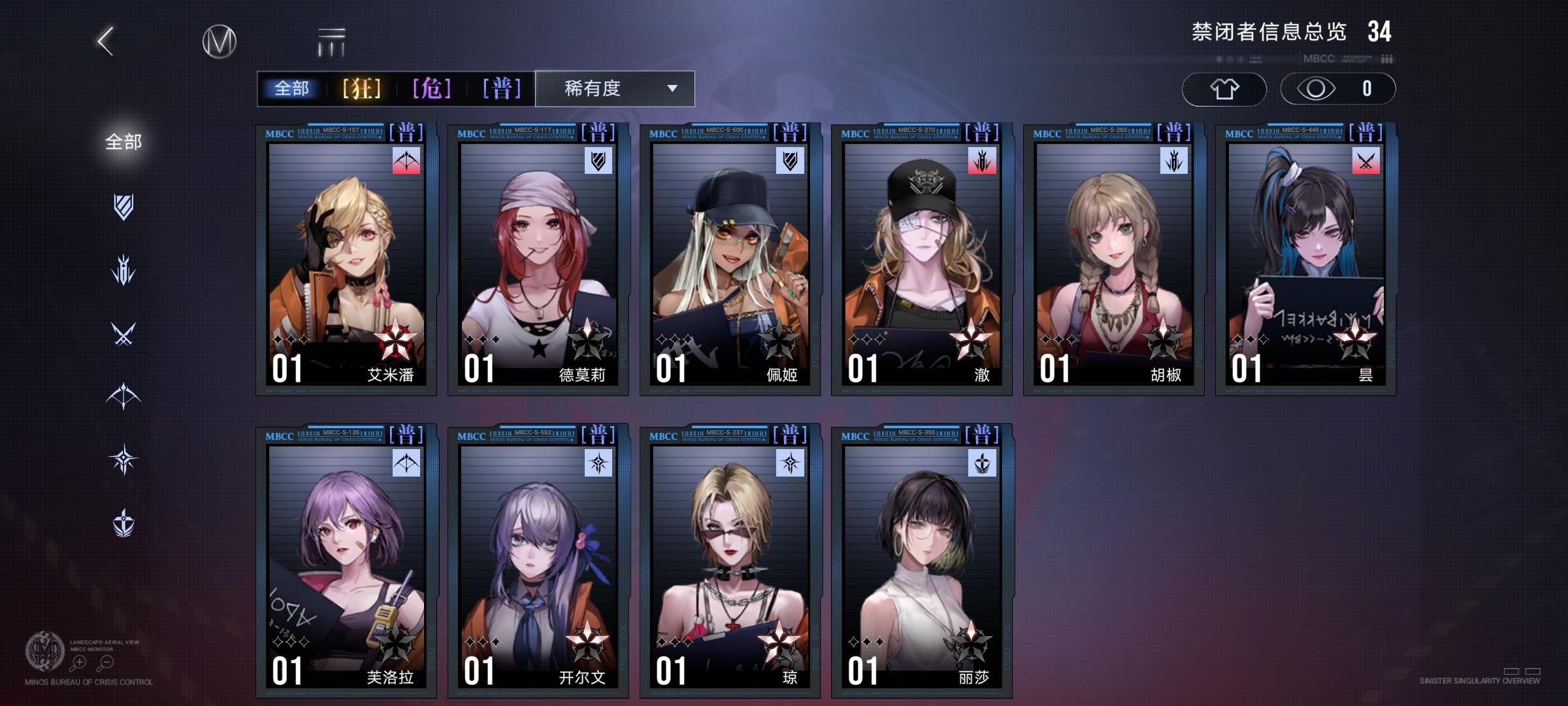Select the four-pointed star class filter icon
1568x706 pixels.
pyautogui.click(x=124, y=458)
